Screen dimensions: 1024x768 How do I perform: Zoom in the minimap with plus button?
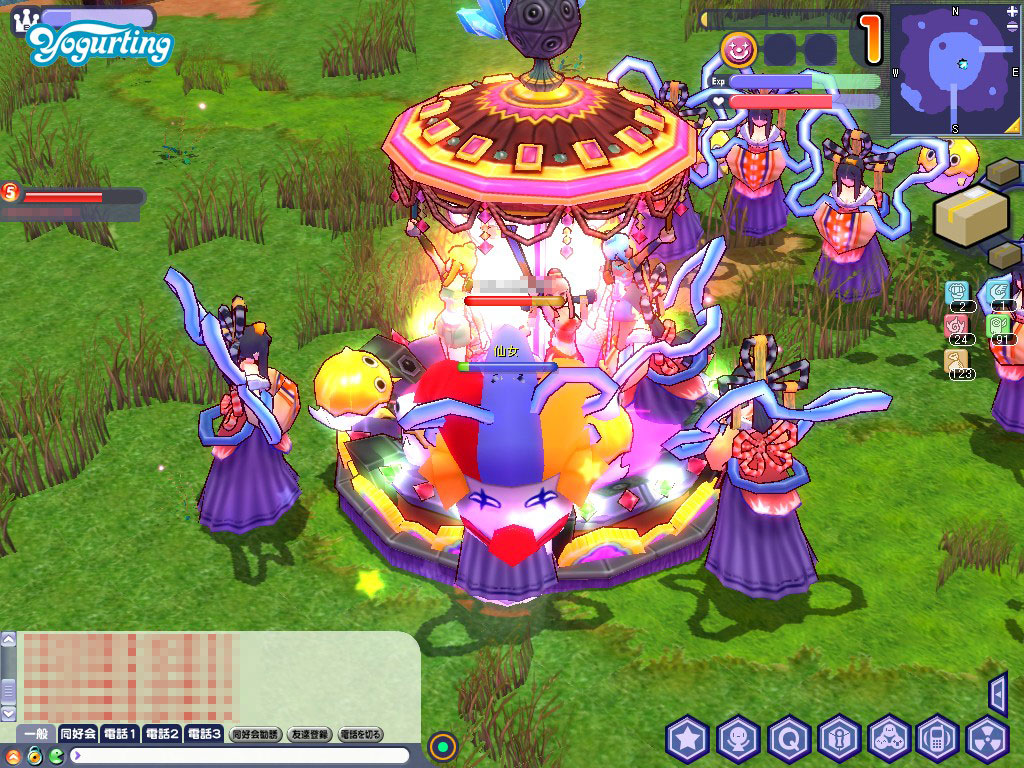[x=1012, y=12]
